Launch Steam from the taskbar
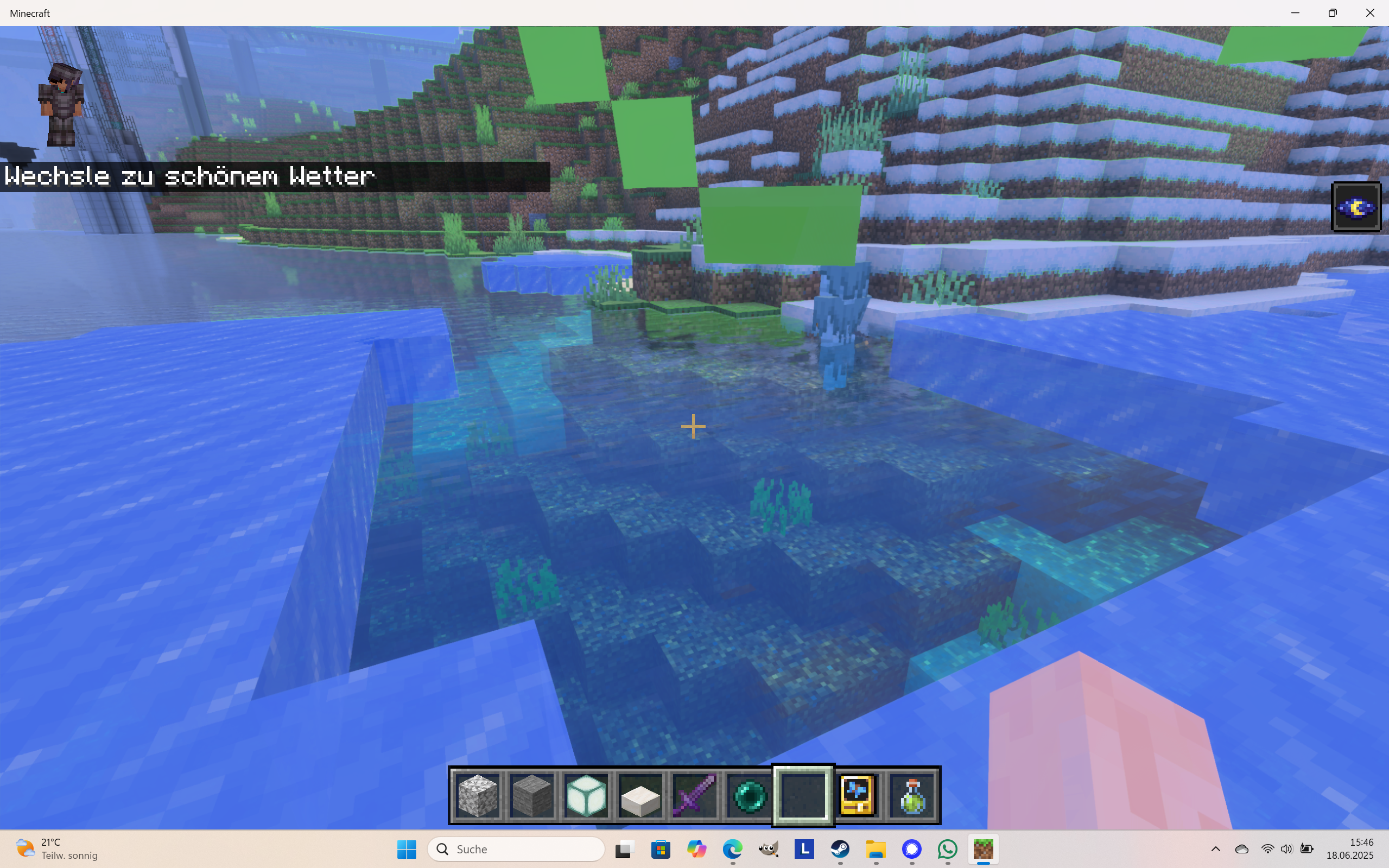The width and height of the screenshot is (1389, 868). coord(840,850)
